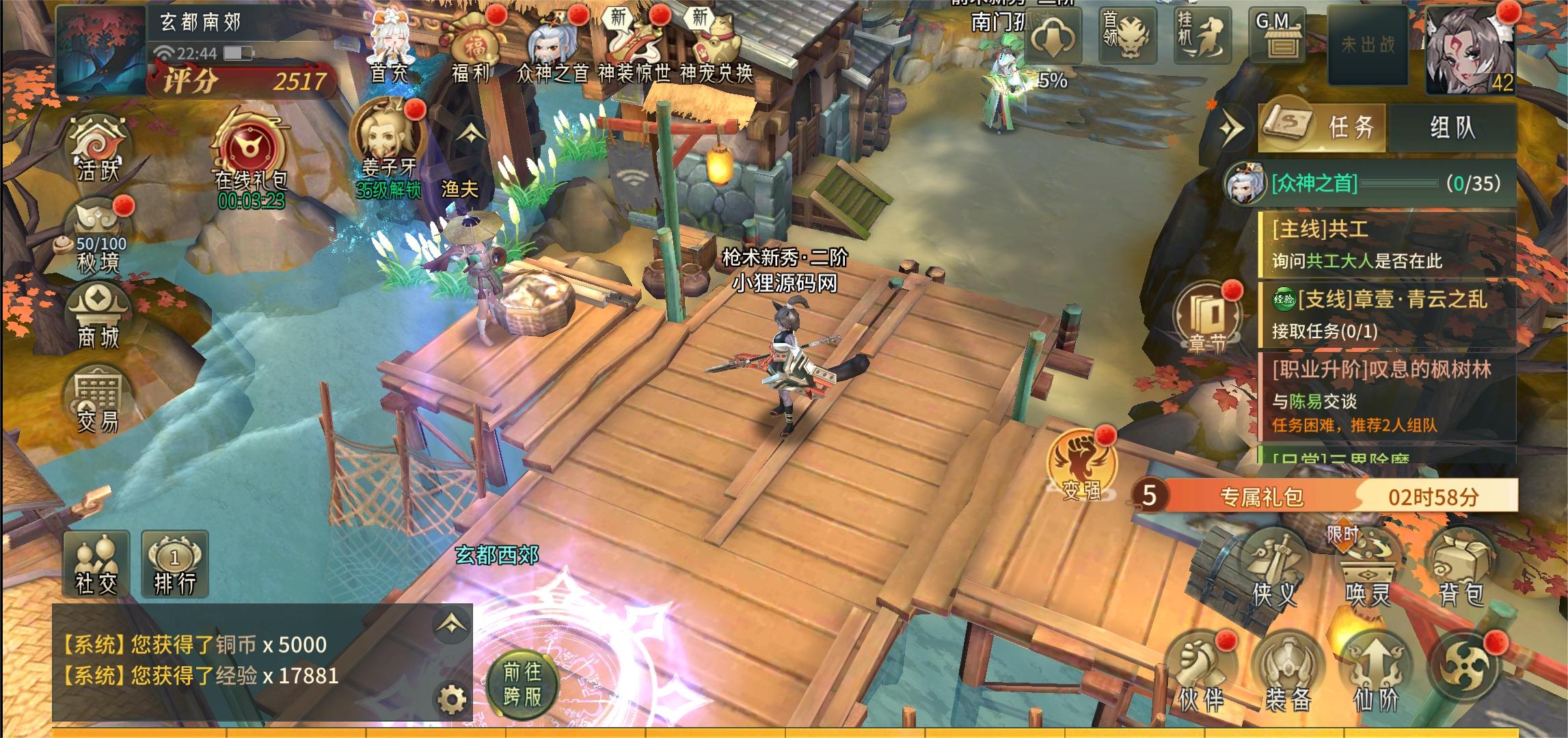Open the 交易 trading market
This screenshot has width=1568, height=738.
click(x=98, y=400)
